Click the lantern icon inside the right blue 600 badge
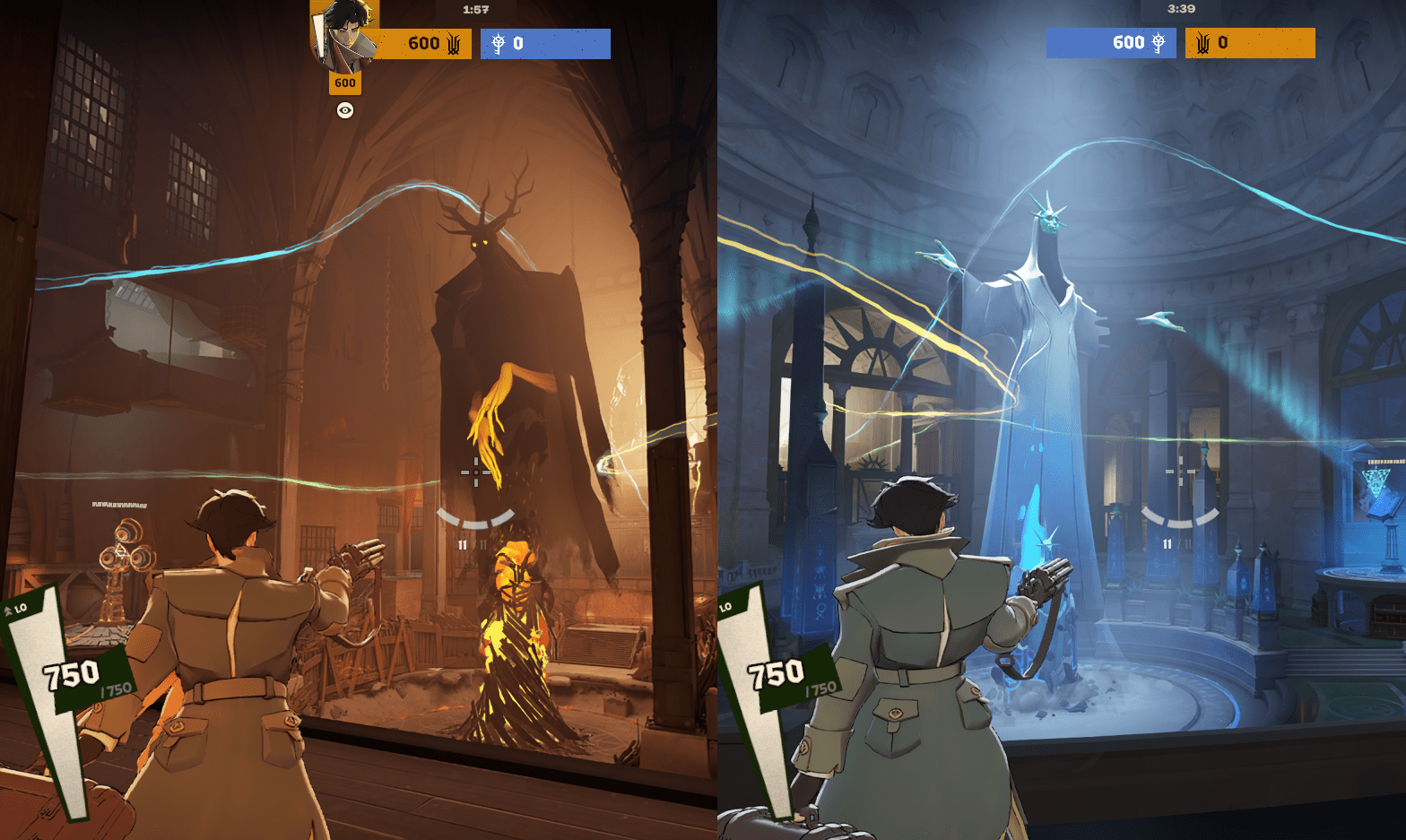Image resolution: width=1406 pixels, height=840 pixels. [x=1157, y=42]
